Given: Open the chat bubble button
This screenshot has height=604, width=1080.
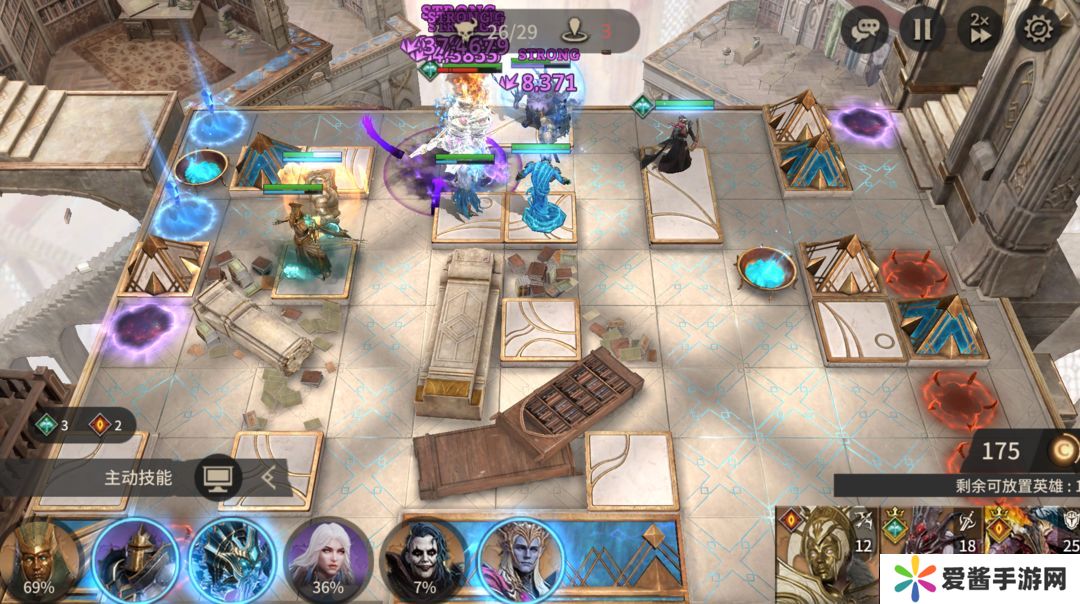Looking at the screenshot, I should (x=865, y=29).
